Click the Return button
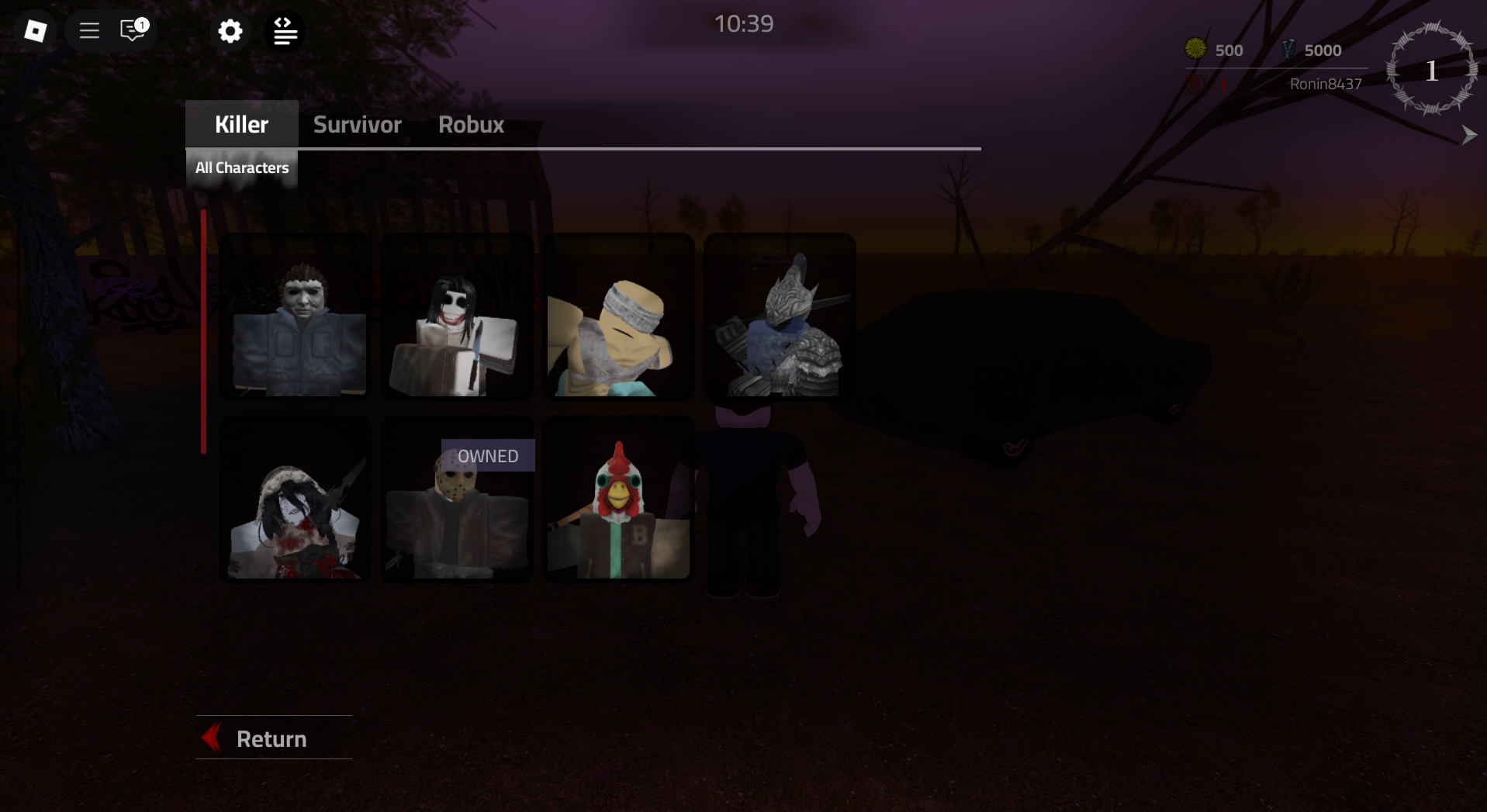Image resolution: width=1487 pixels, height=812 pixels. coord(271,738)
